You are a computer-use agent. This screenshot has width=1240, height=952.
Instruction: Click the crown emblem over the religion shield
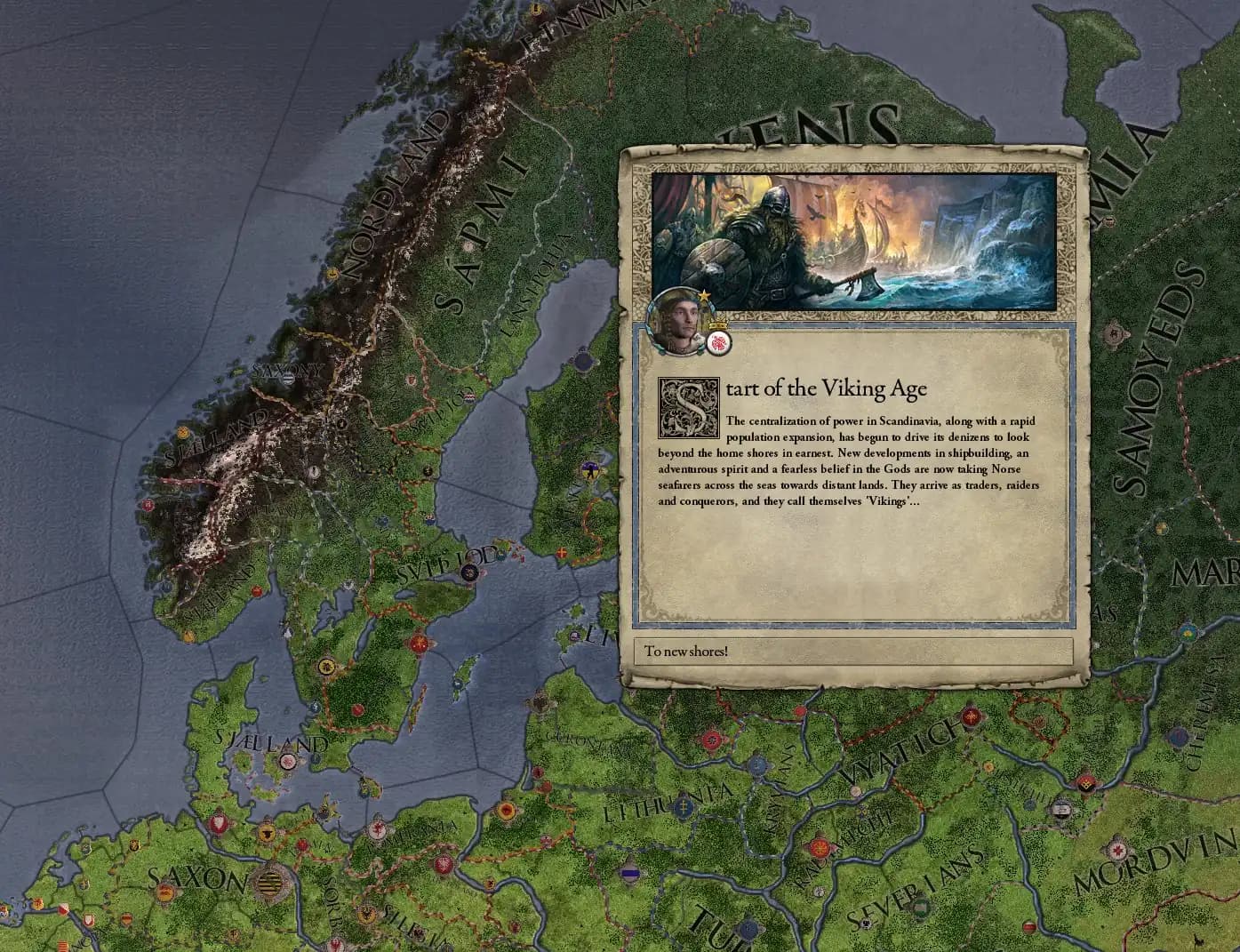pyautogui.click(x=716, y=324)
